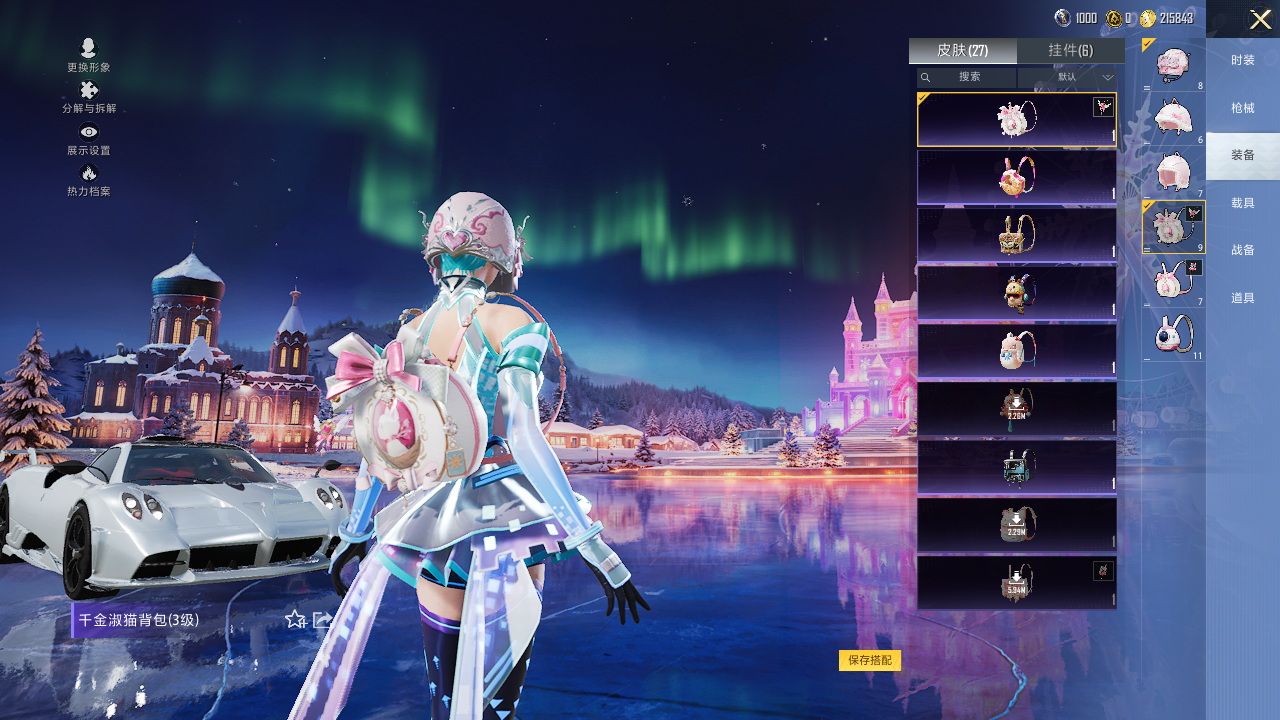The image size is (1280, 720).
Task: Click the 搜索 search field
Action: click(967, 77)
